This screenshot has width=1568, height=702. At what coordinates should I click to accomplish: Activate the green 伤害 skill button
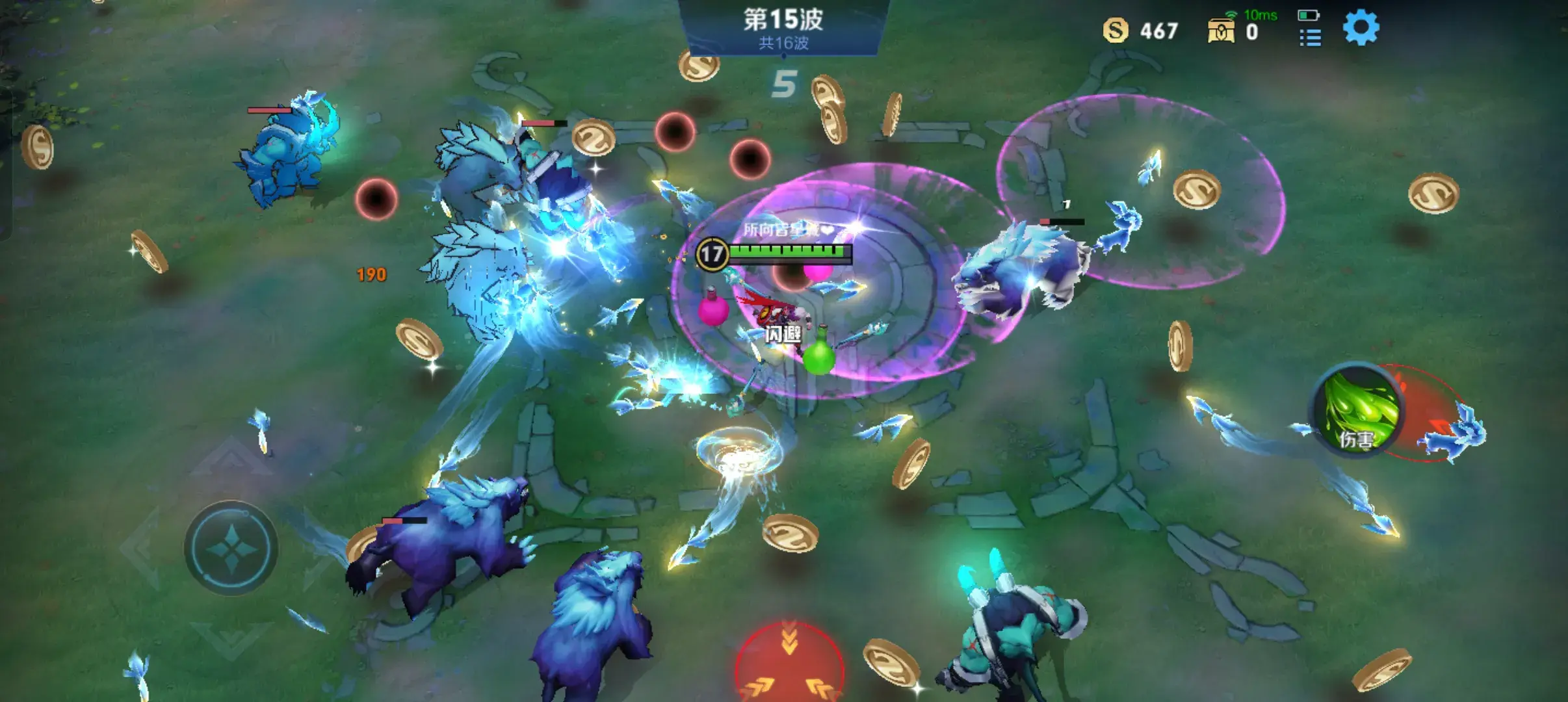pyautogui.click(x=1357, y=411)
